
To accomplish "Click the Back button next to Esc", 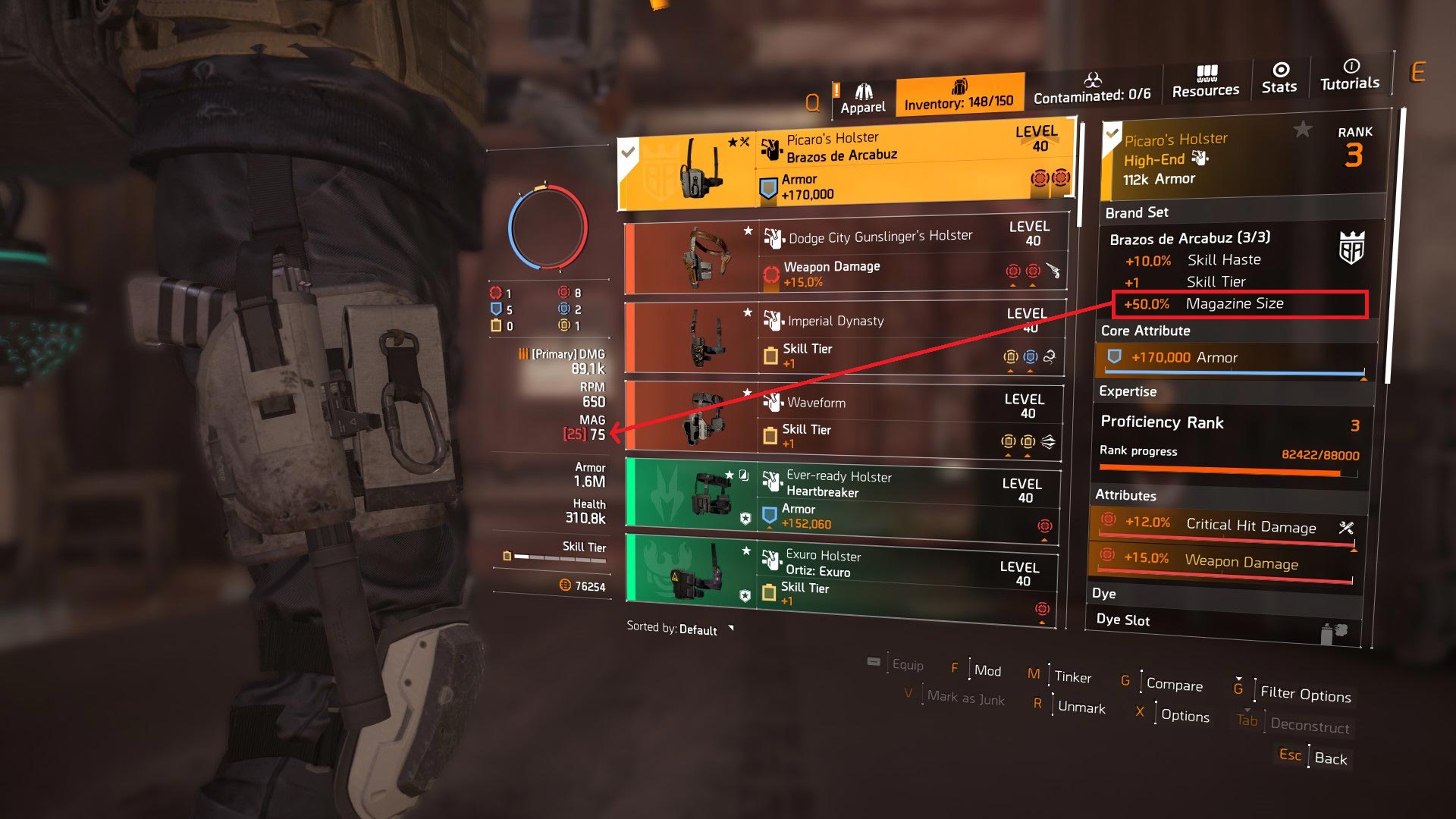I will [1330, 758].
